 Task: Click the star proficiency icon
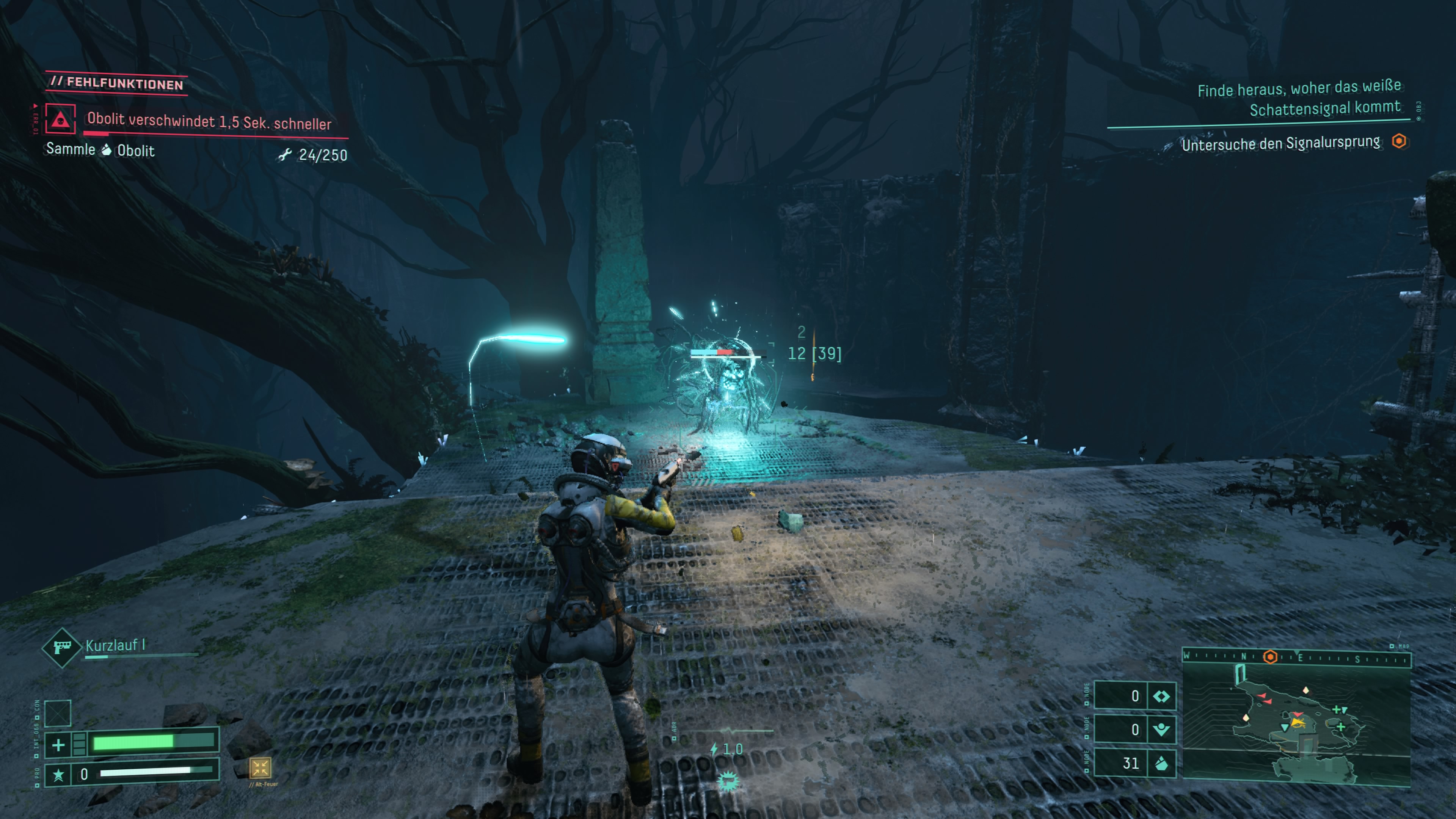58,774
